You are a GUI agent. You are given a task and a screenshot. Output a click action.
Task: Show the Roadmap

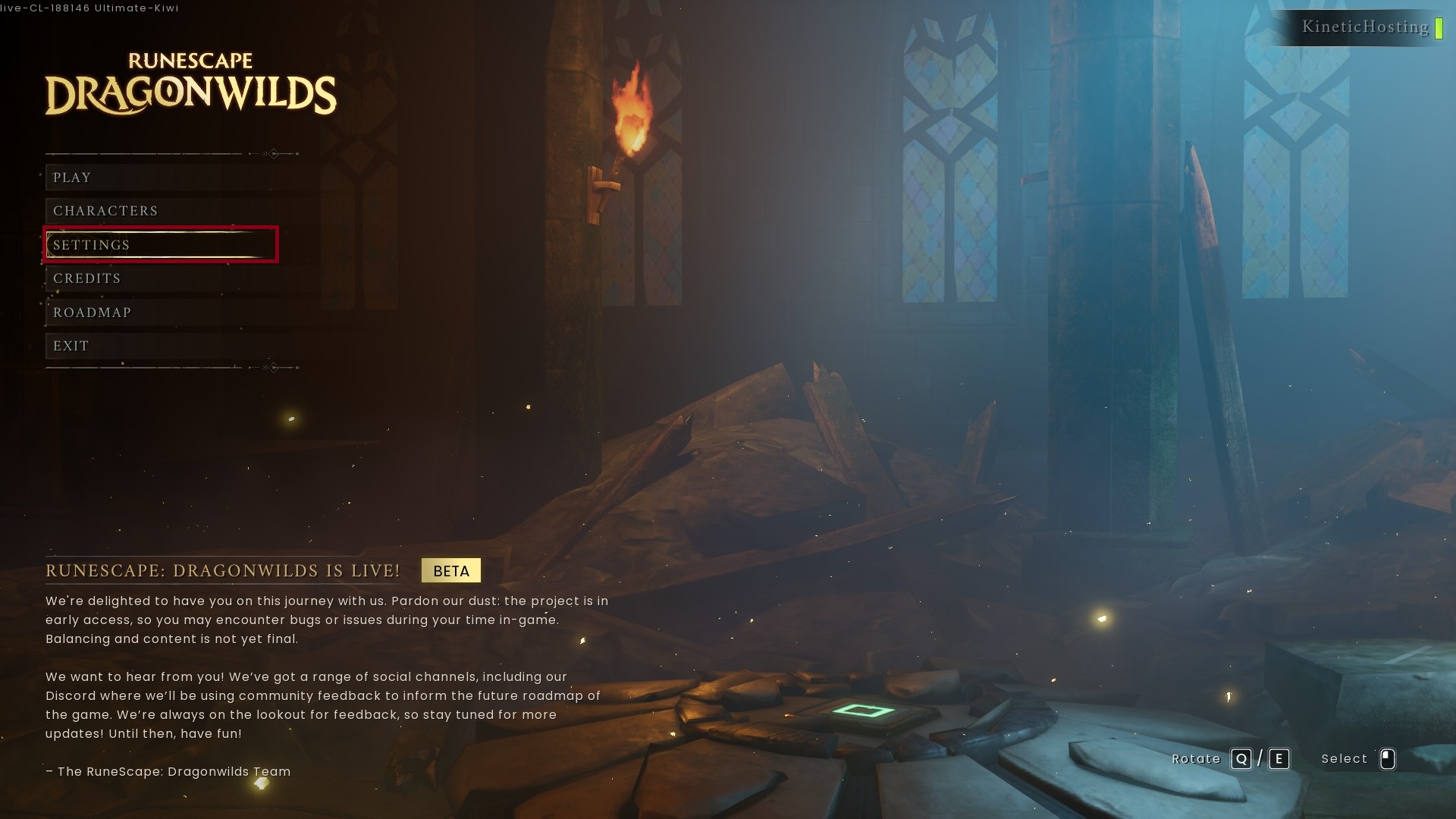(93, 312)
